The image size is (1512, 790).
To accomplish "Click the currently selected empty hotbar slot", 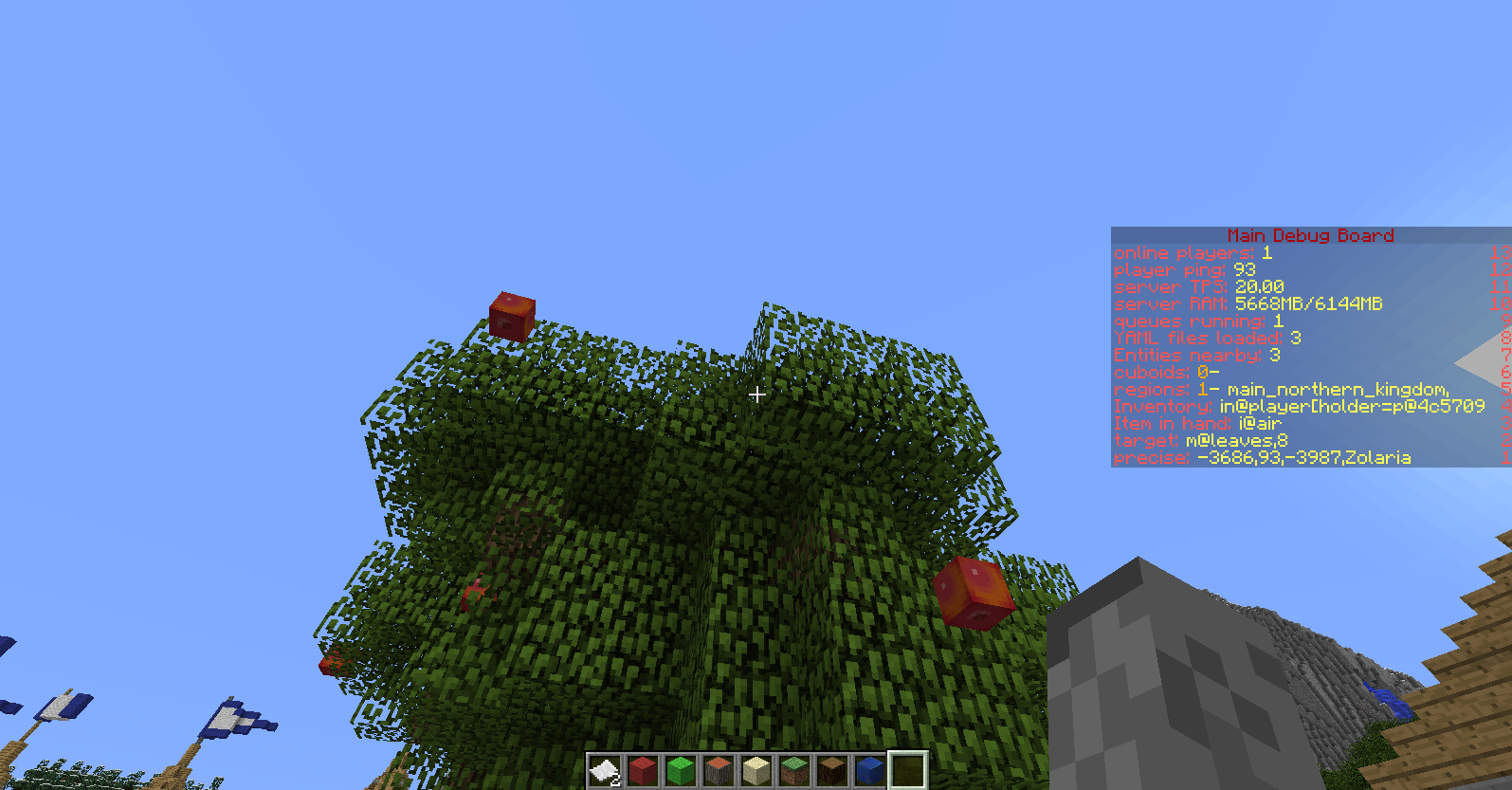I will [907, 771].
